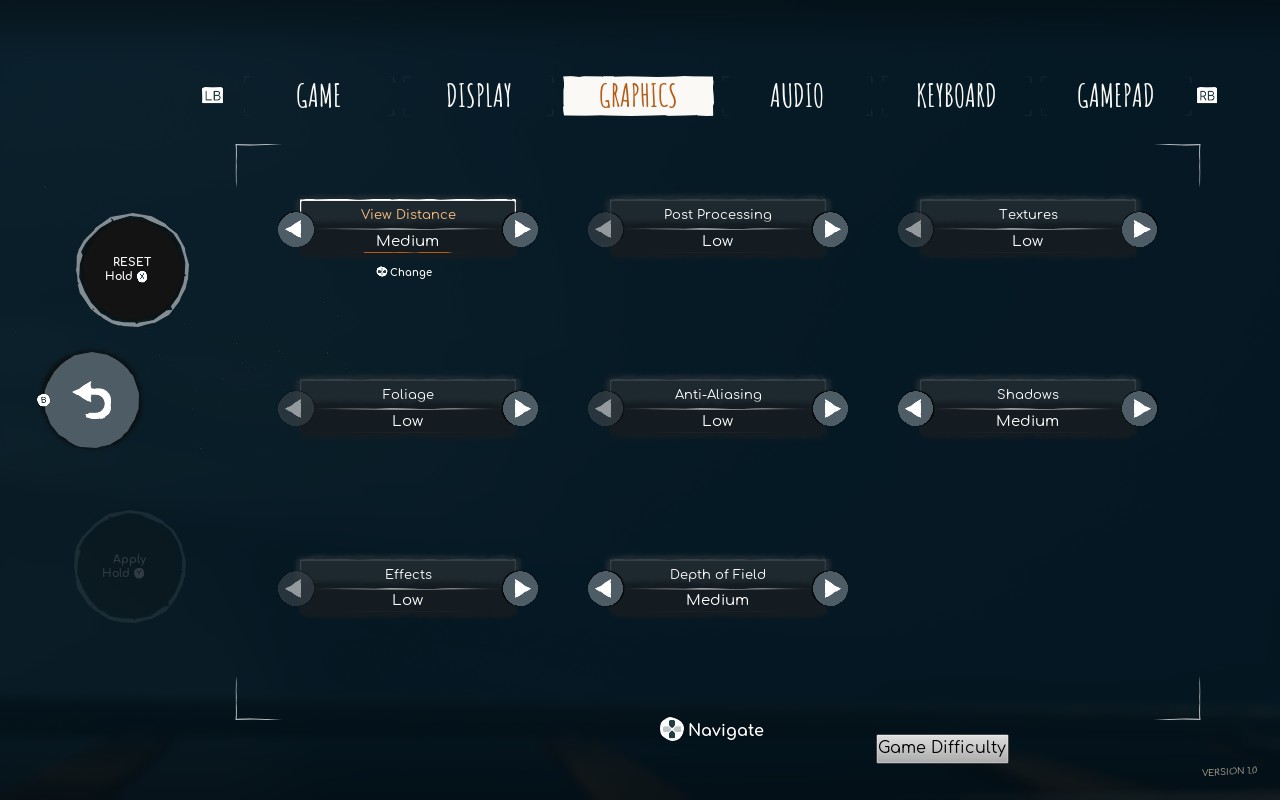Click the back arrow icon
1280x800 pixels.
[92, 399]
